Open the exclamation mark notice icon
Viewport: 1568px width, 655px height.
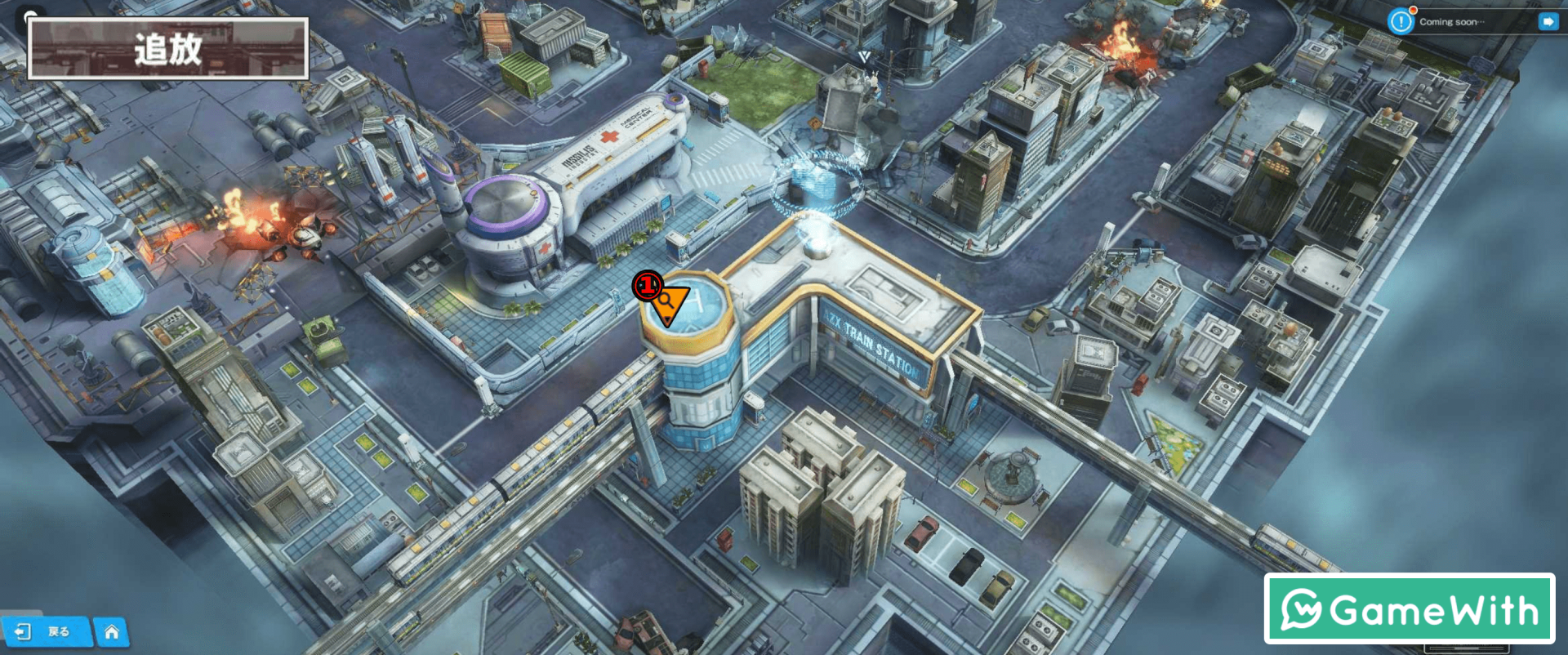(x=1401, y=22)
